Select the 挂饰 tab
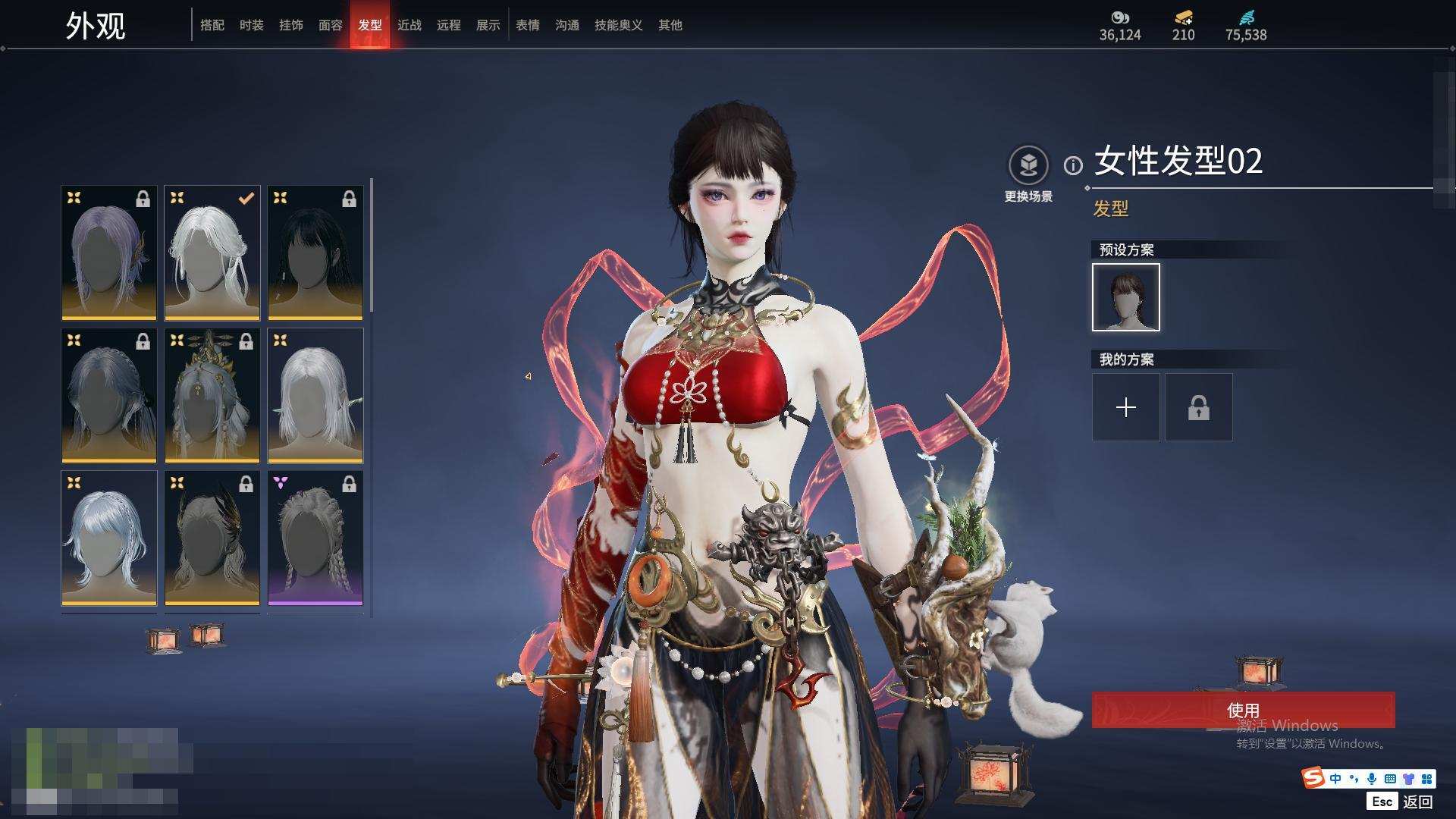The height and width of the screenshot is (819, 1456). [290, 25]
